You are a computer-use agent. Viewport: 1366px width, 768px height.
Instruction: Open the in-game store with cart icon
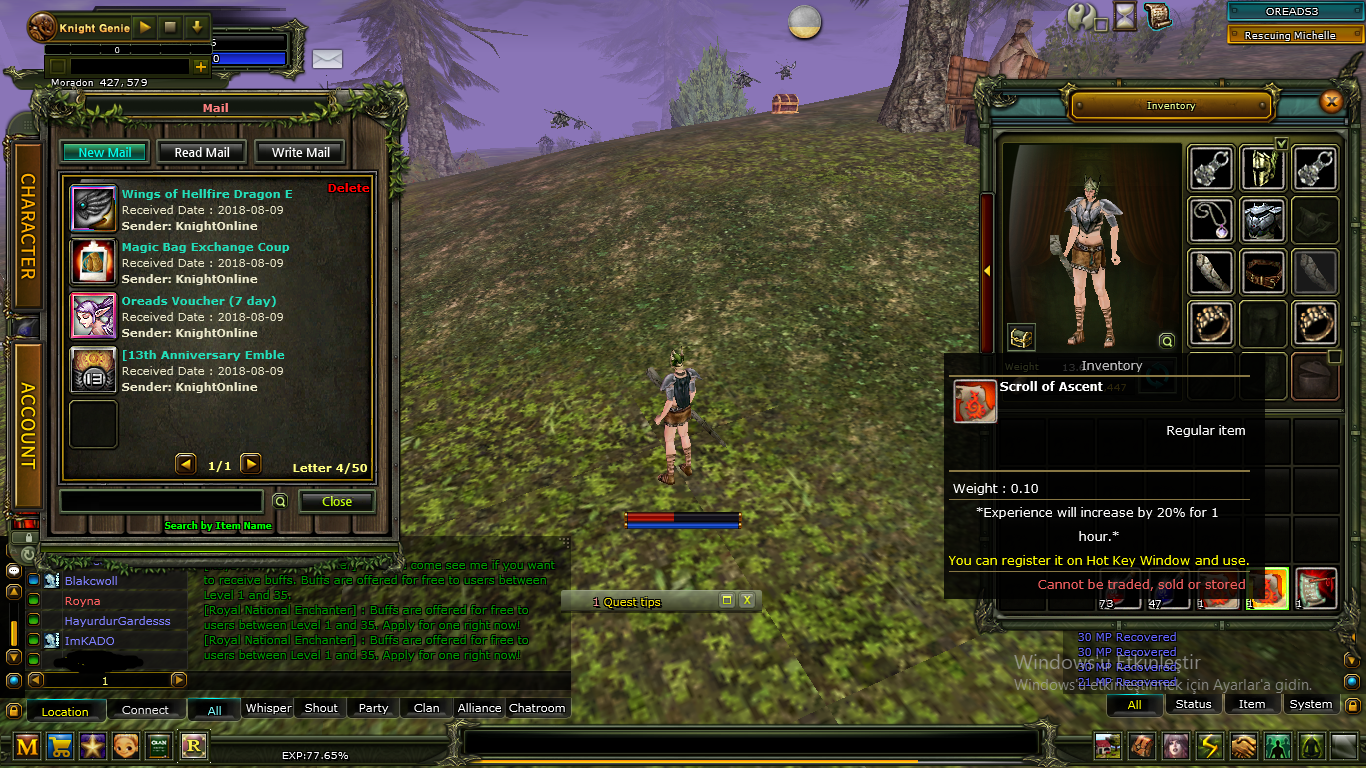coord(60,746)
